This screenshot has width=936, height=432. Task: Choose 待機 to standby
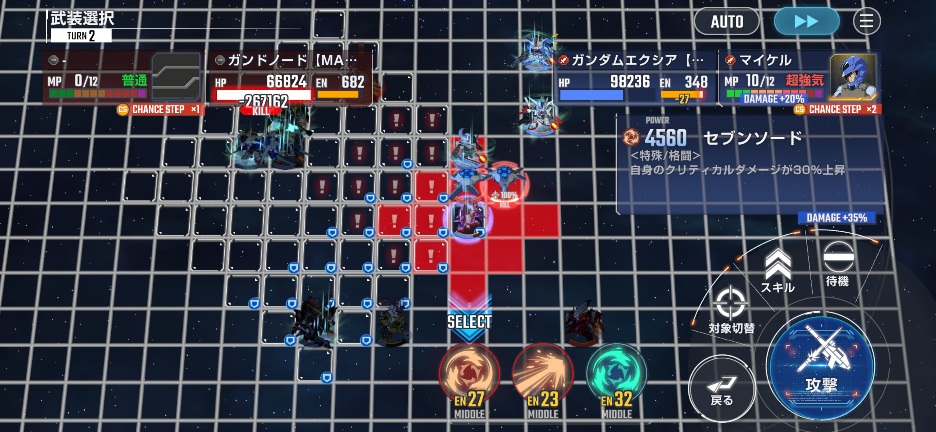click(x=837, y=266)
